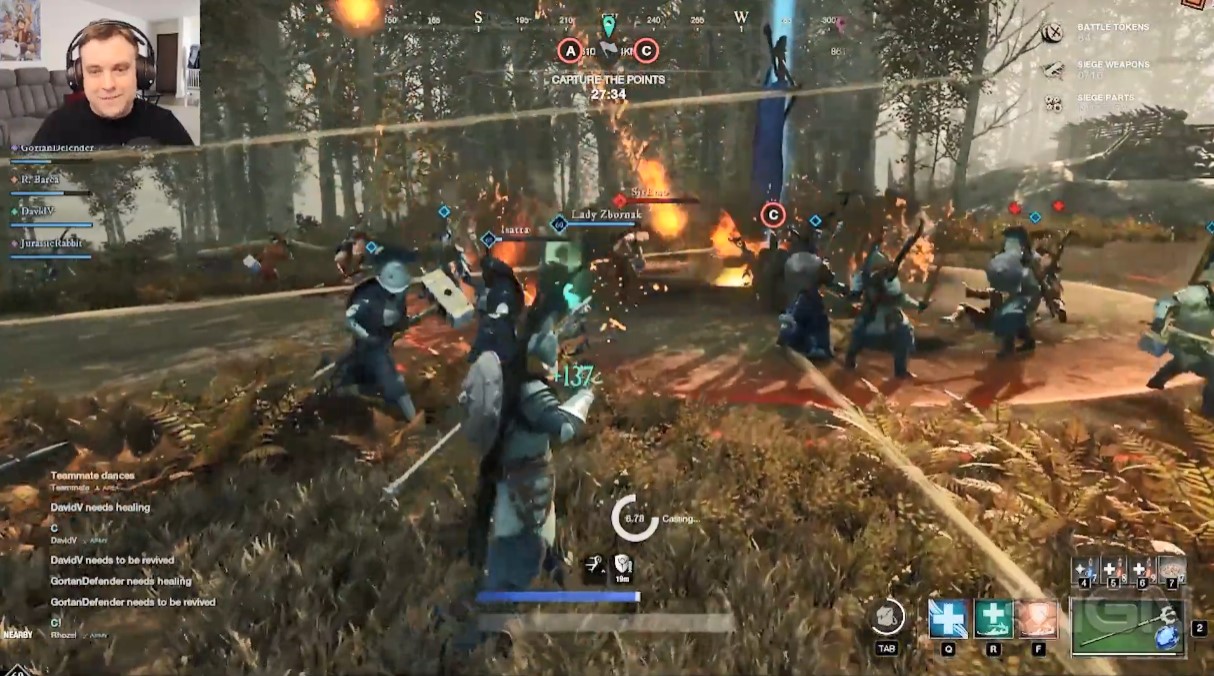
Task: Click the Siege Weapons icon
Action: (1052, 69)
